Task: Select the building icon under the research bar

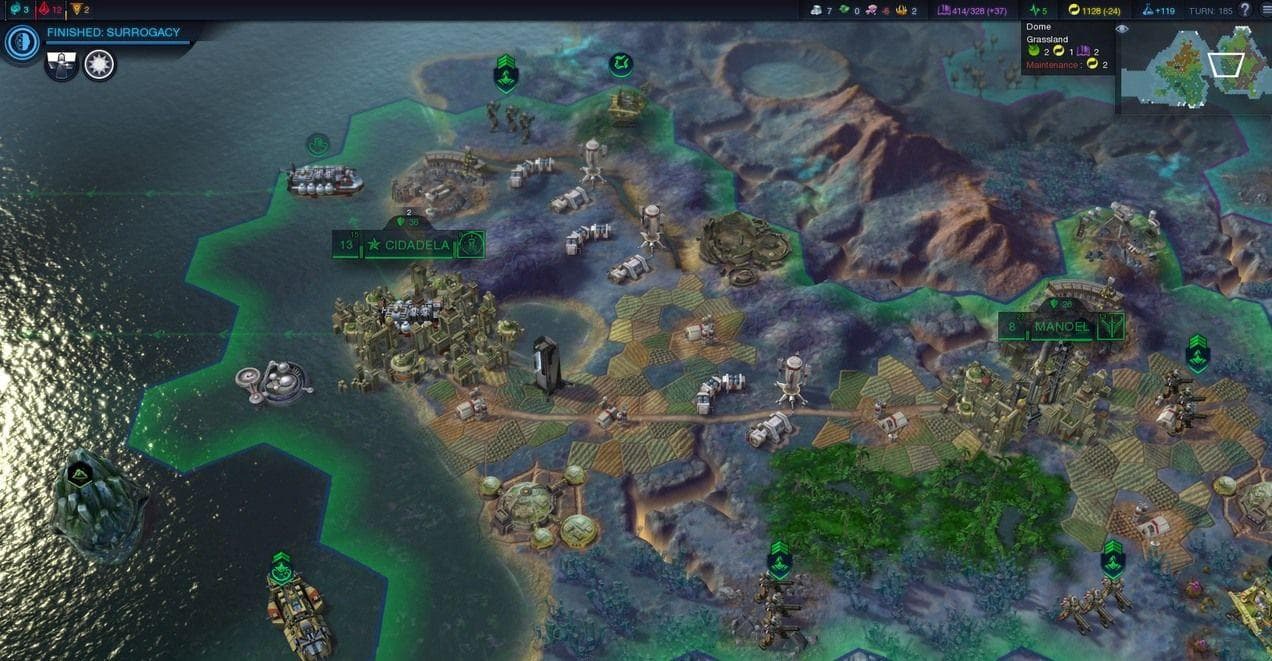Action: 61,65
